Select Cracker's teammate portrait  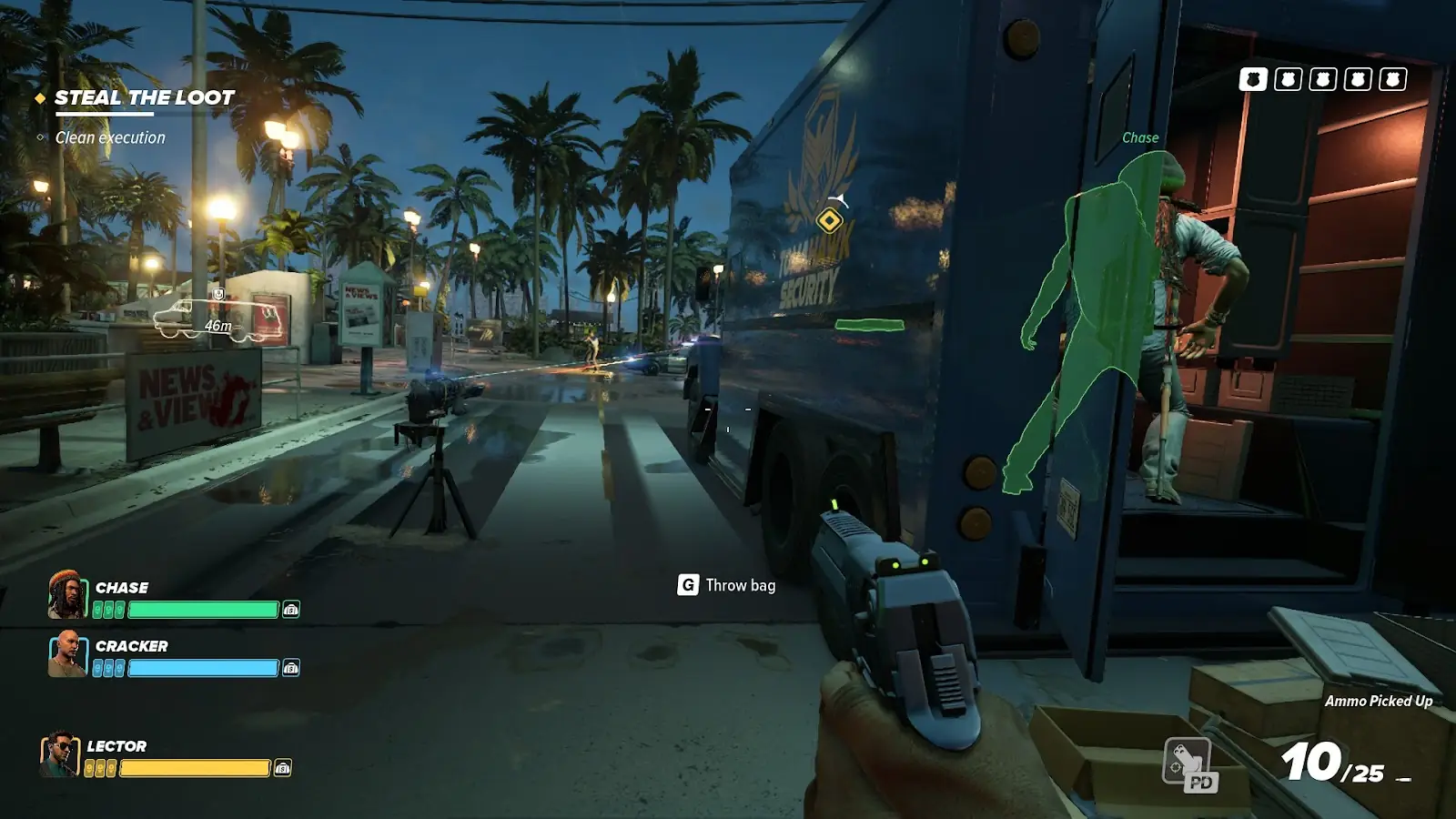pyautogui.click(x=66, y=653)
